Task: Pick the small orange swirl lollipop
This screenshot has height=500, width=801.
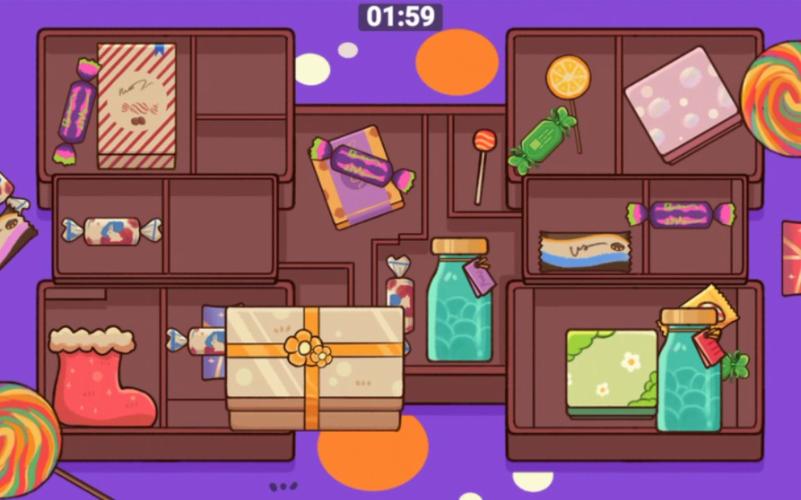Action: pos(484,142)
